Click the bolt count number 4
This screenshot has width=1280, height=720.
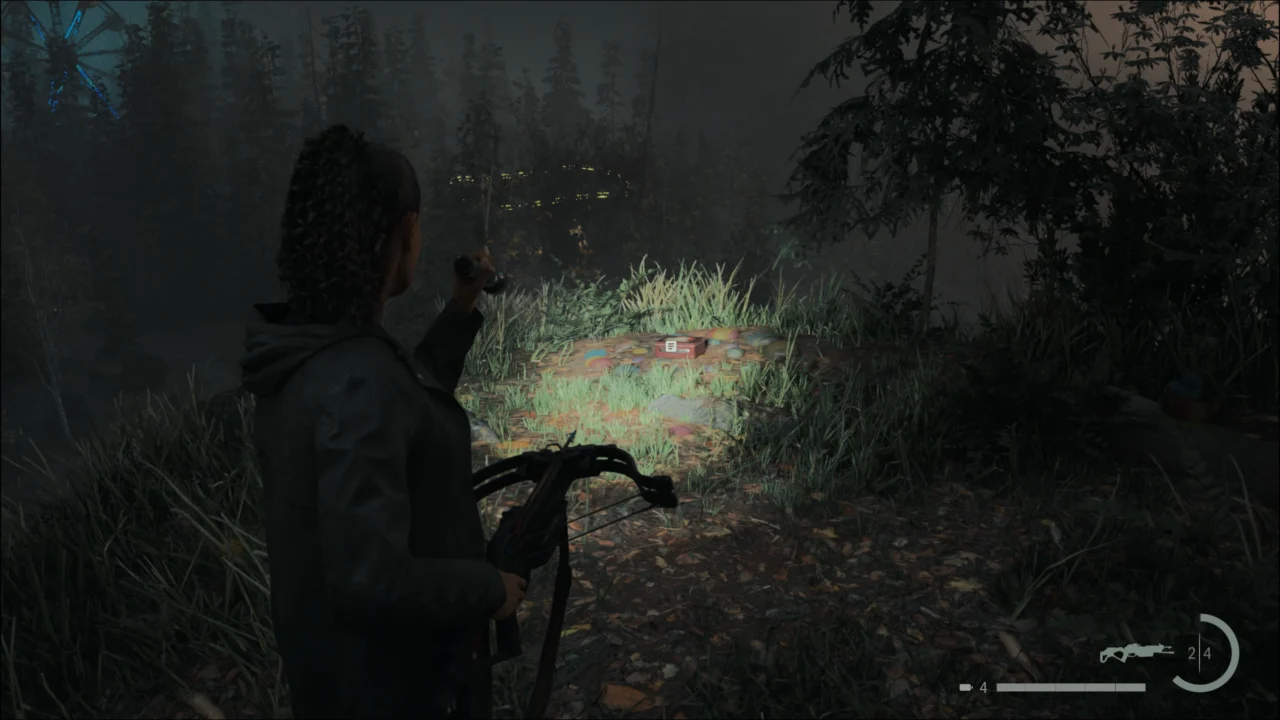point(982,686)
